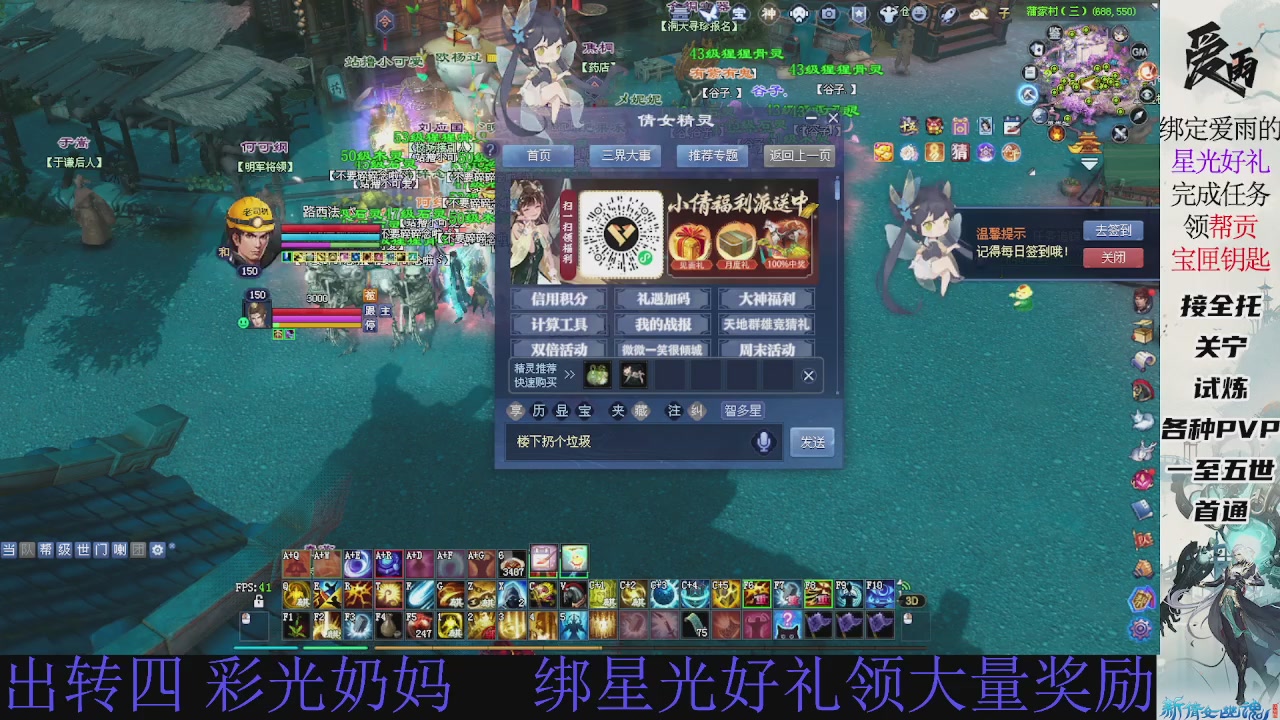This screenshot has height=720, width=1280.
Task: Click the 发送 send button
Action: 812,441
